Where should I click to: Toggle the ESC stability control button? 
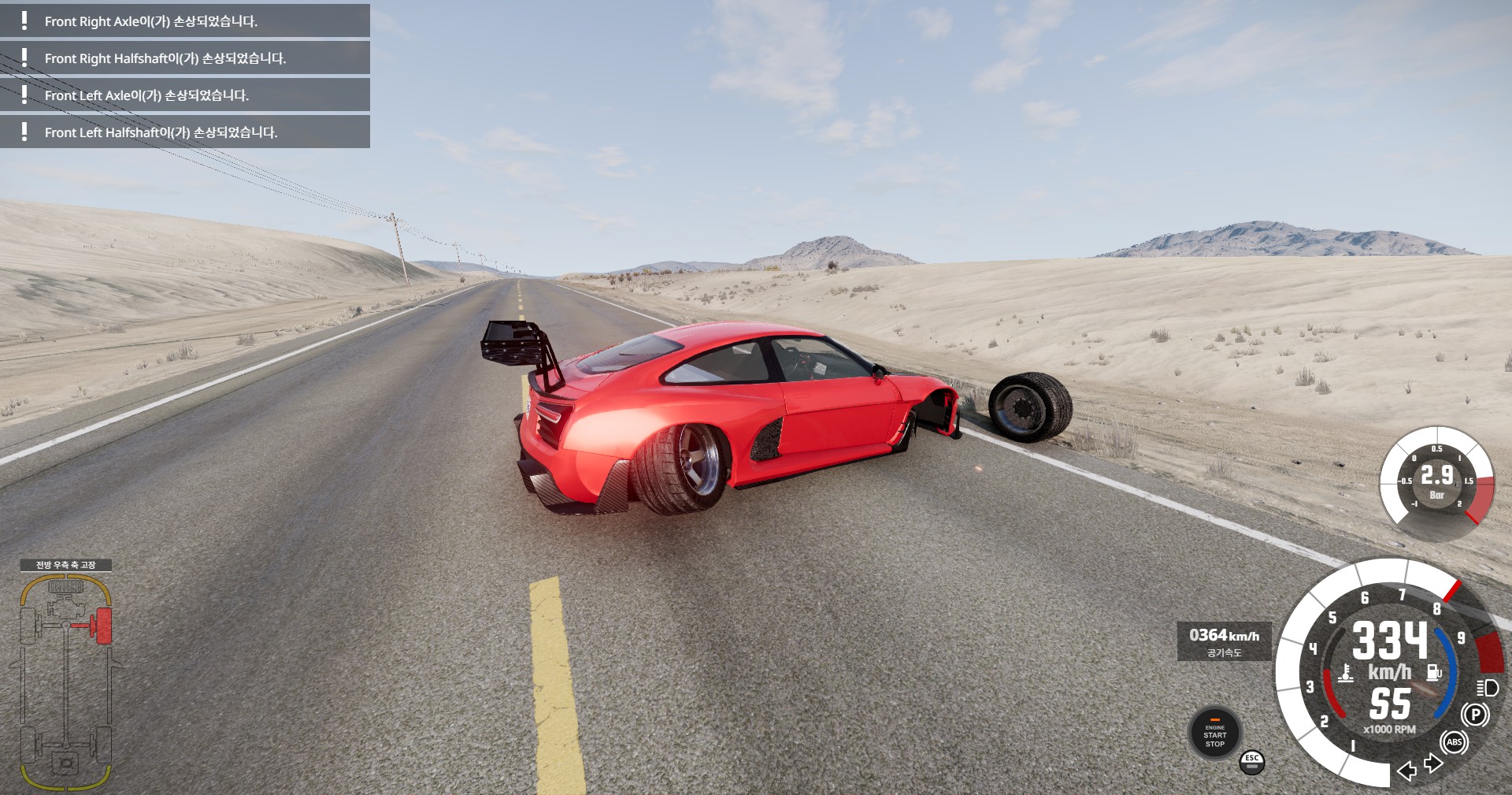[x=1251, y=761]
